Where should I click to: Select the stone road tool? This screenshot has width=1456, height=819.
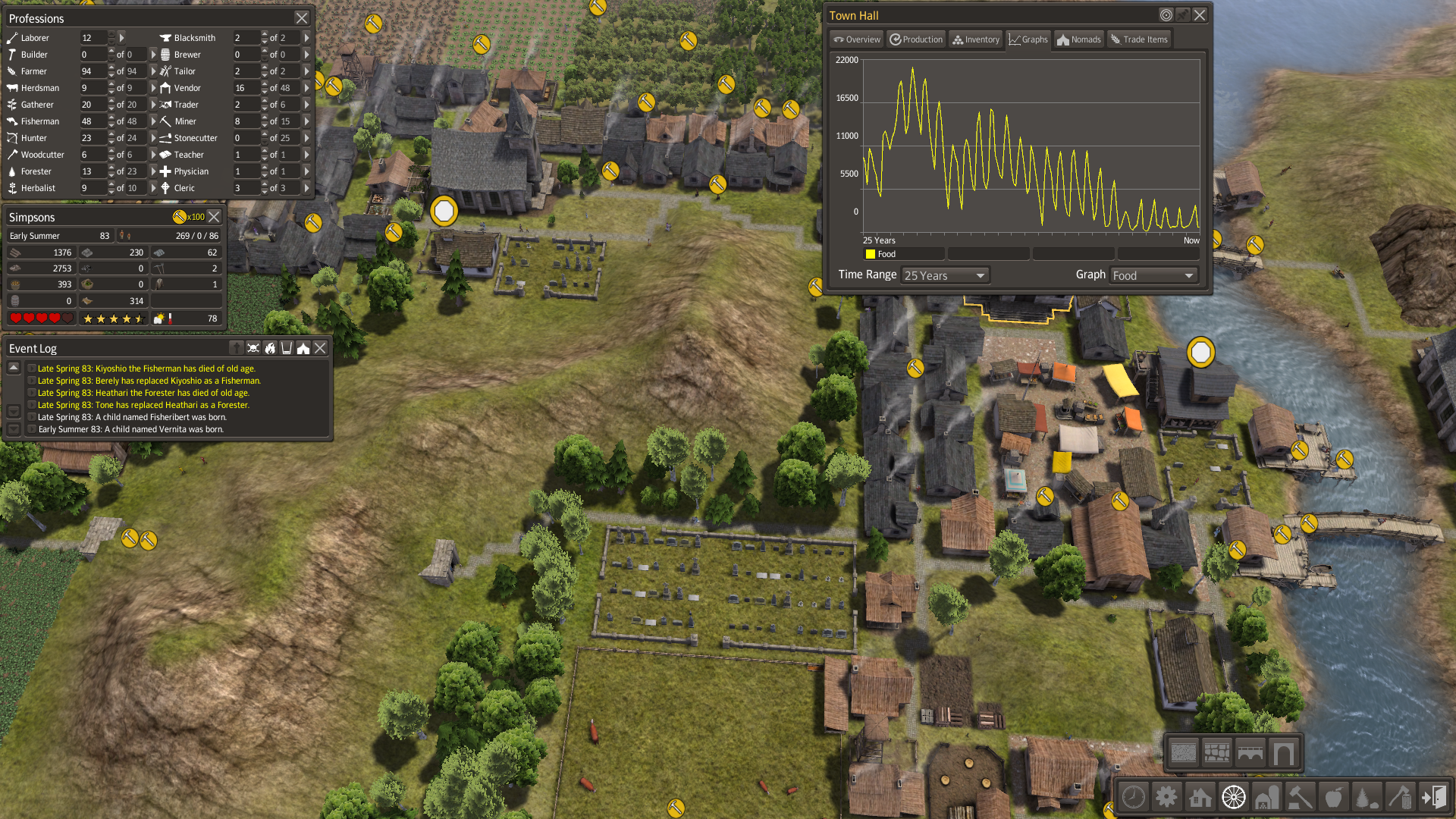click(1216, 752)
